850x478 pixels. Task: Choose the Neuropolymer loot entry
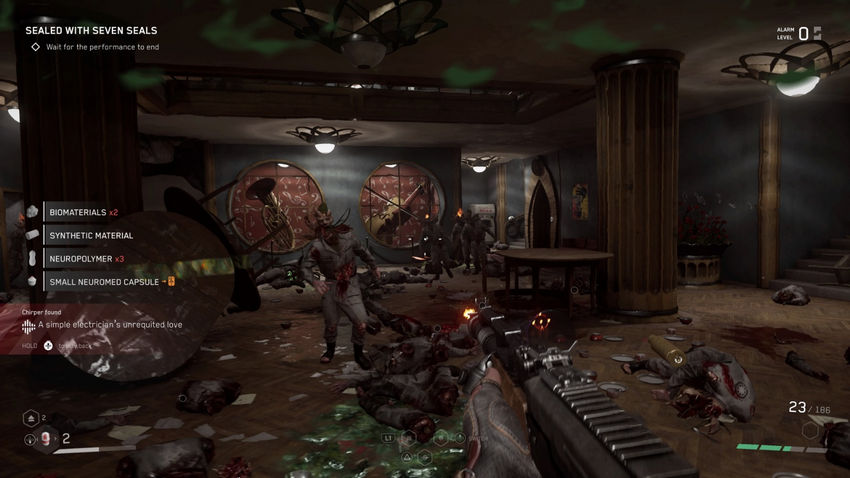point(86,259)
